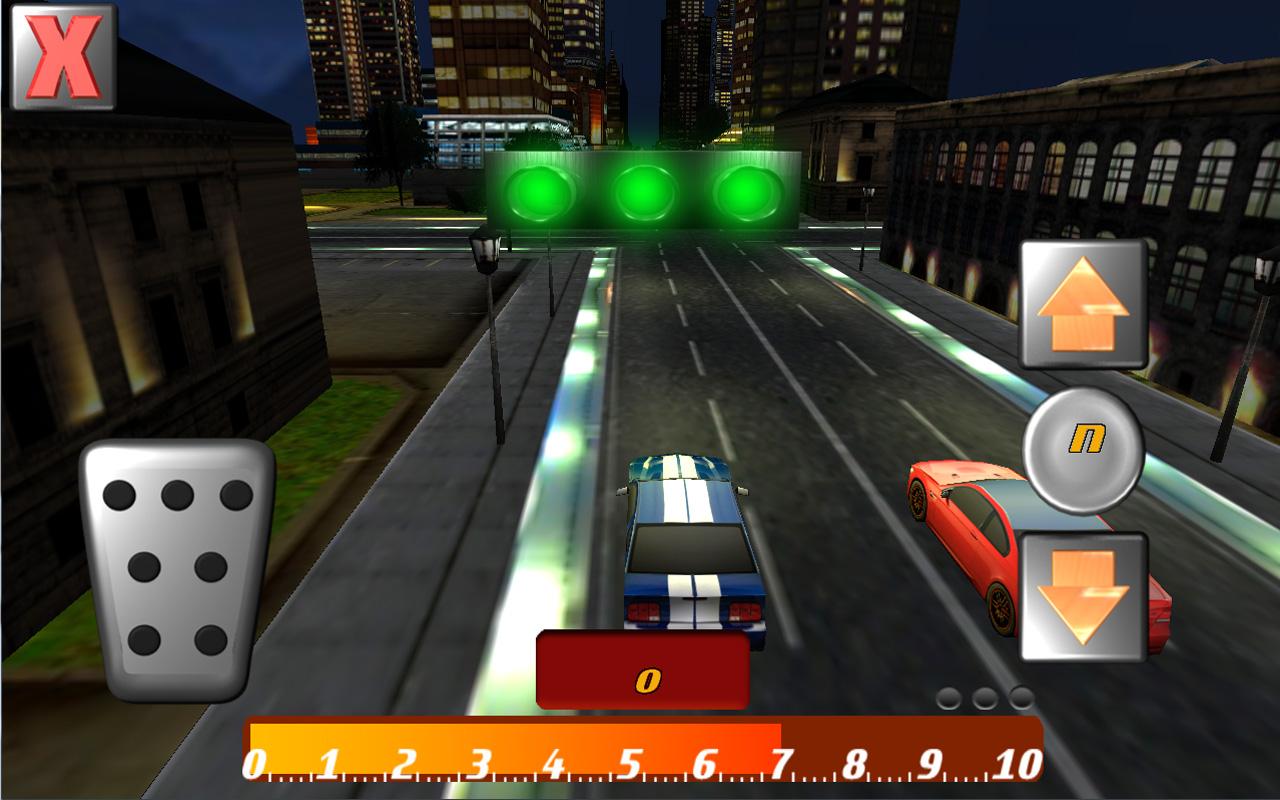The height and width of the screenshot is (800, 1280).
Task: Tap the silver gas pedal
Action: point(178,570)
